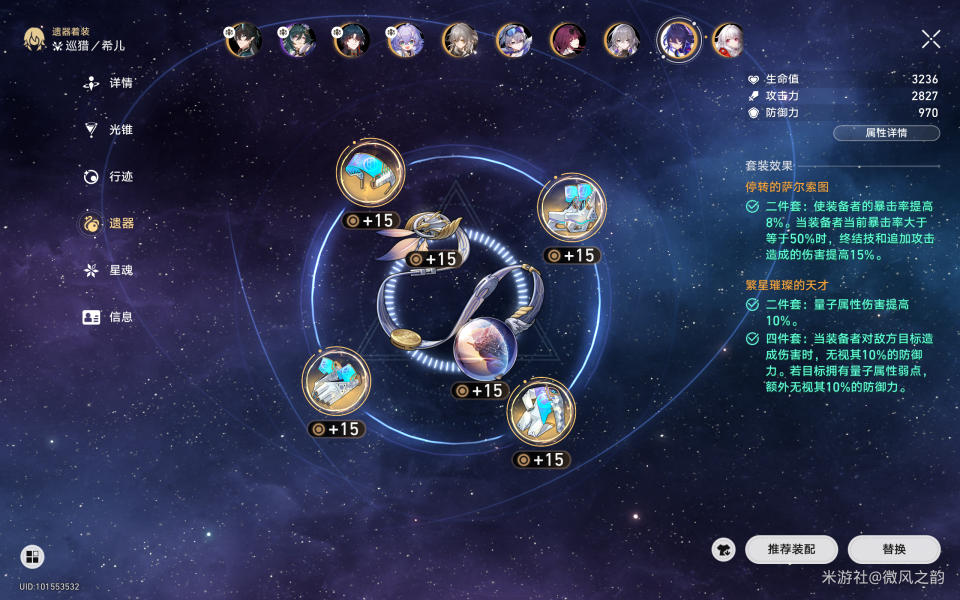
Task: Go to the 星魂 eidolon section
Action: pyautogui.click(x=109, y=270)
